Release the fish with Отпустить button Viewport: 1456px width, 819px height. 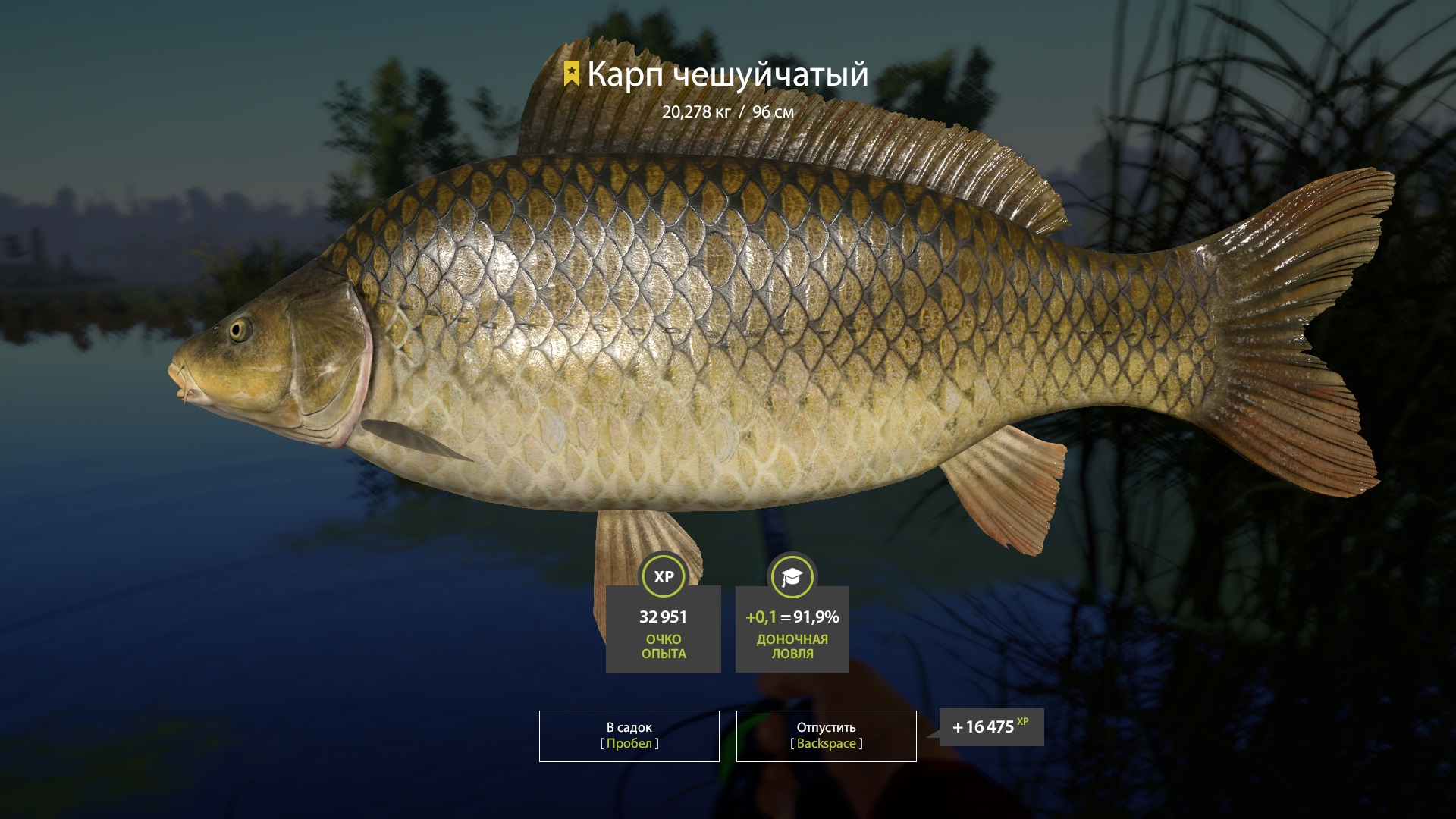pyautogui.click(x=826, y=736)
